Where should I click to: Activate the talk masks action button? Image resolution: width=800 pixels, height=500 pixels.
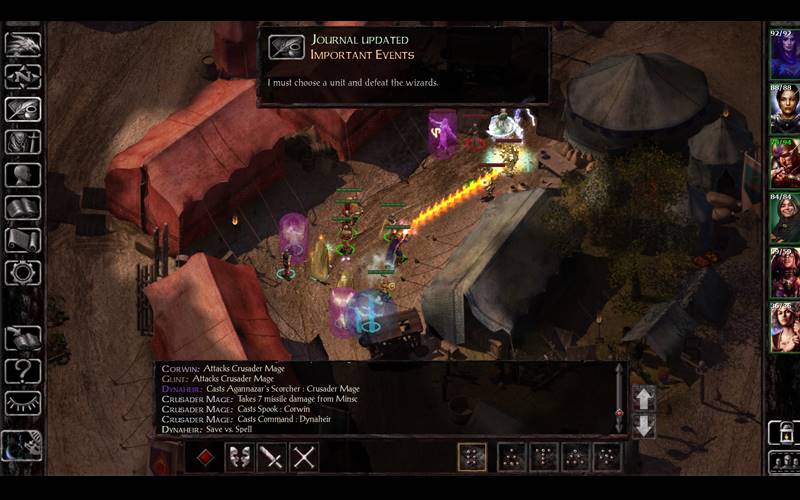239,458
